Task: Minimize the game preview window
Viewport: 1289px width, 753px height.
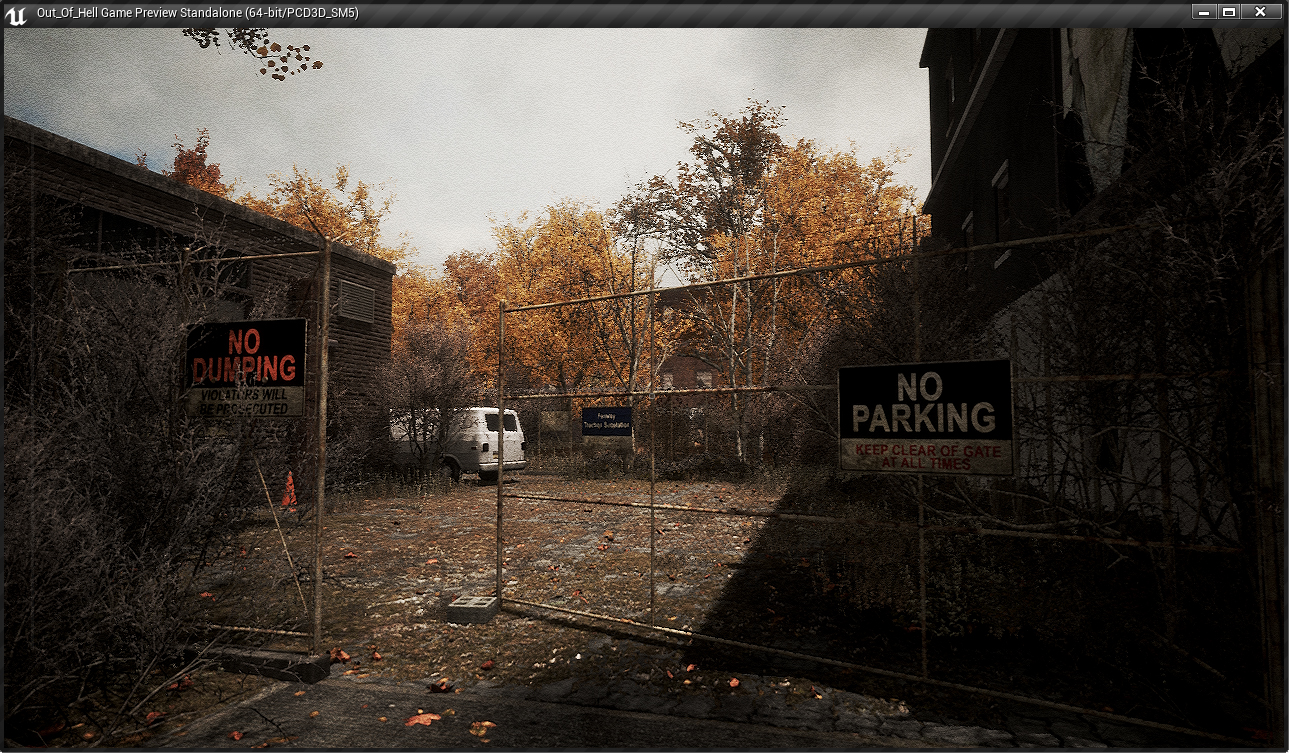Action: [1203, 12]
